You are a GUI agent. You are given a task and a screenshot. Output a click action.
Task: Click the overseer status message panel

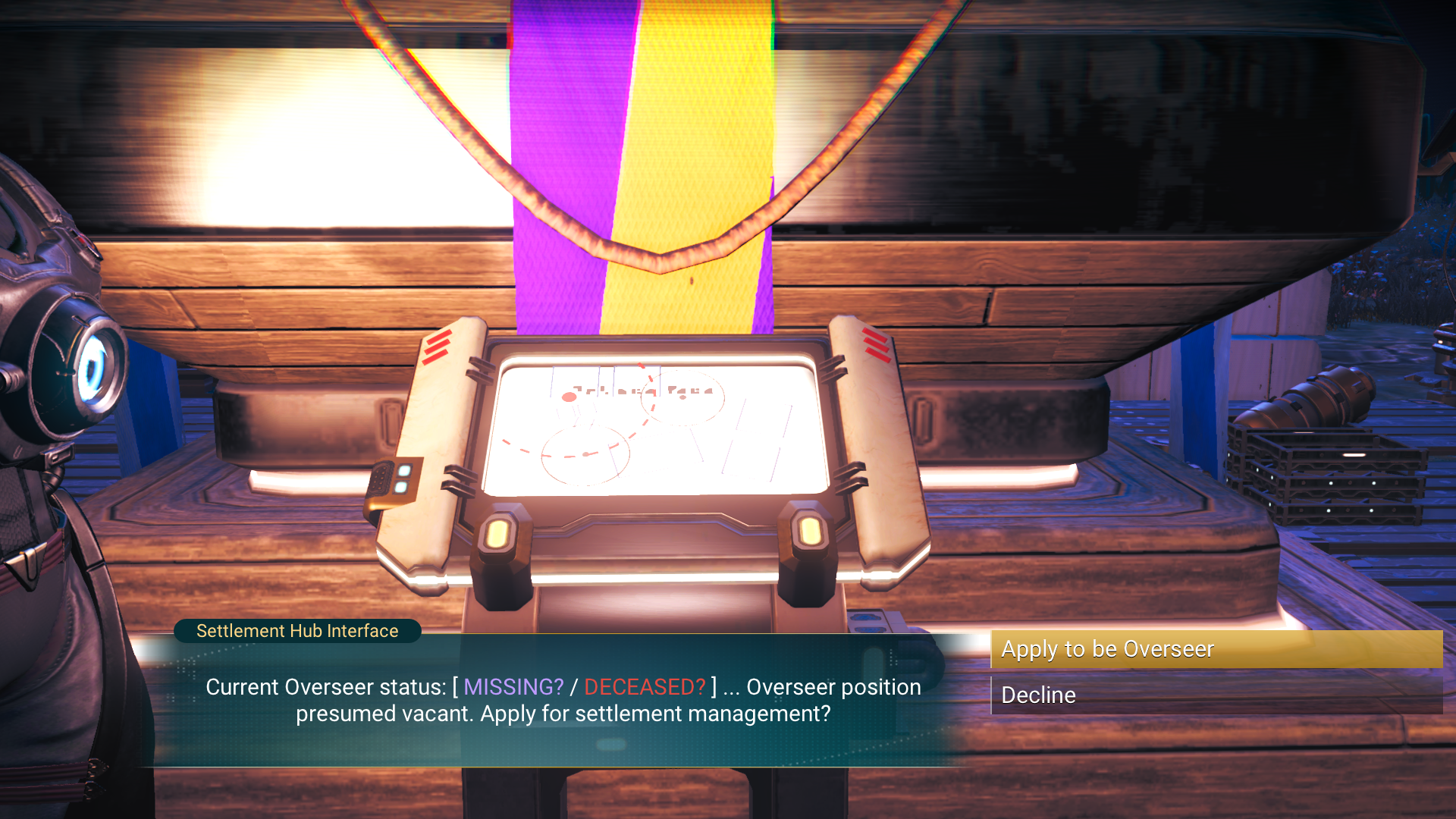pos(564,701)
